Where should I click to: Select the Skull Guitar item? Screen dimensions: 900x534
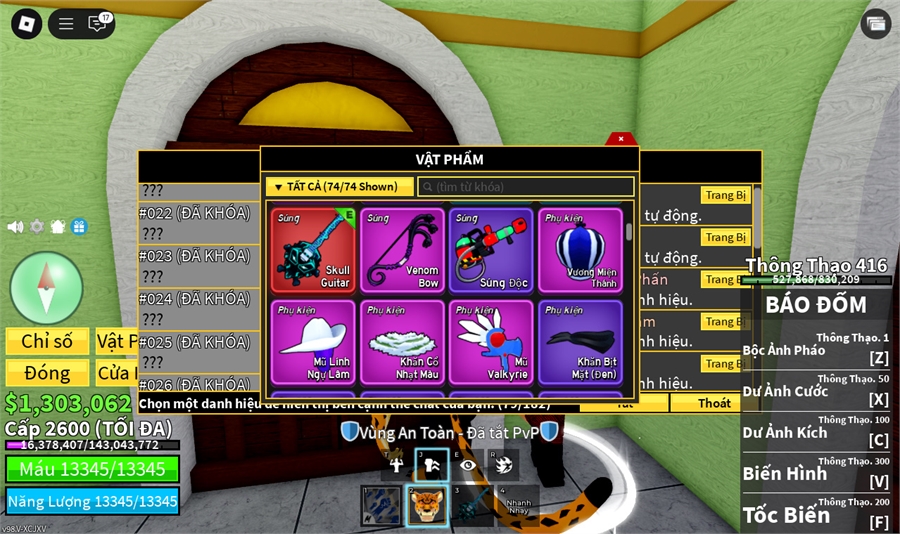point(313,250)
